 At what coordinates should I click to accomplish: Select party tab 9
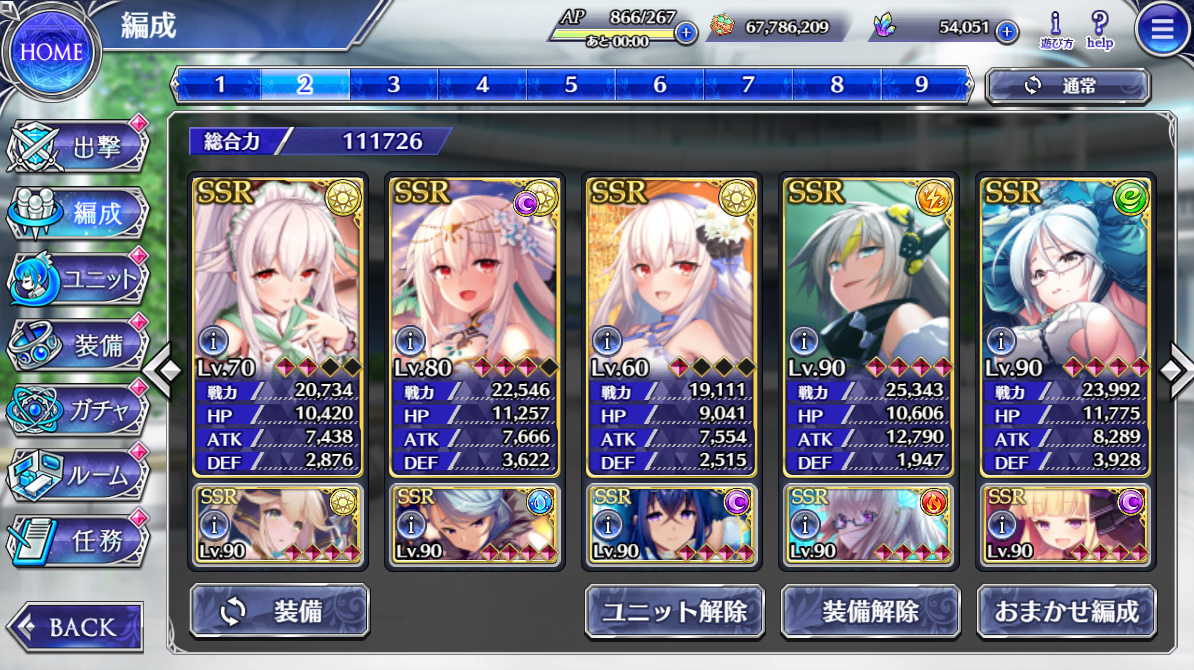click(922, 85)
